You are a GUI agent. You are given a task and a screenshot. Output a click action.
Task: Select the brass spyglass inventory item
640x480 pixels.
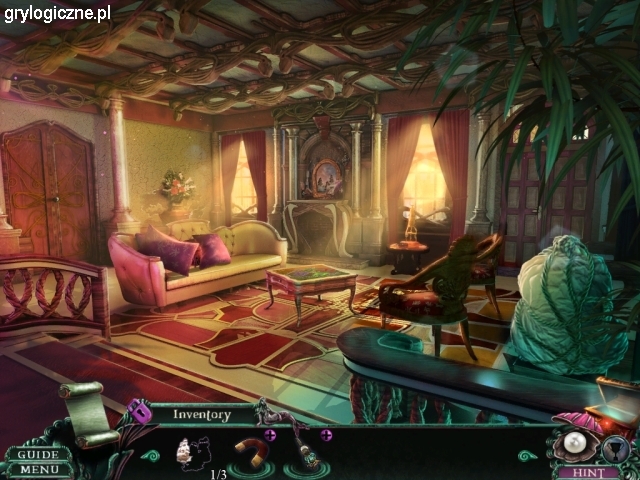click(x=305, y=455)
